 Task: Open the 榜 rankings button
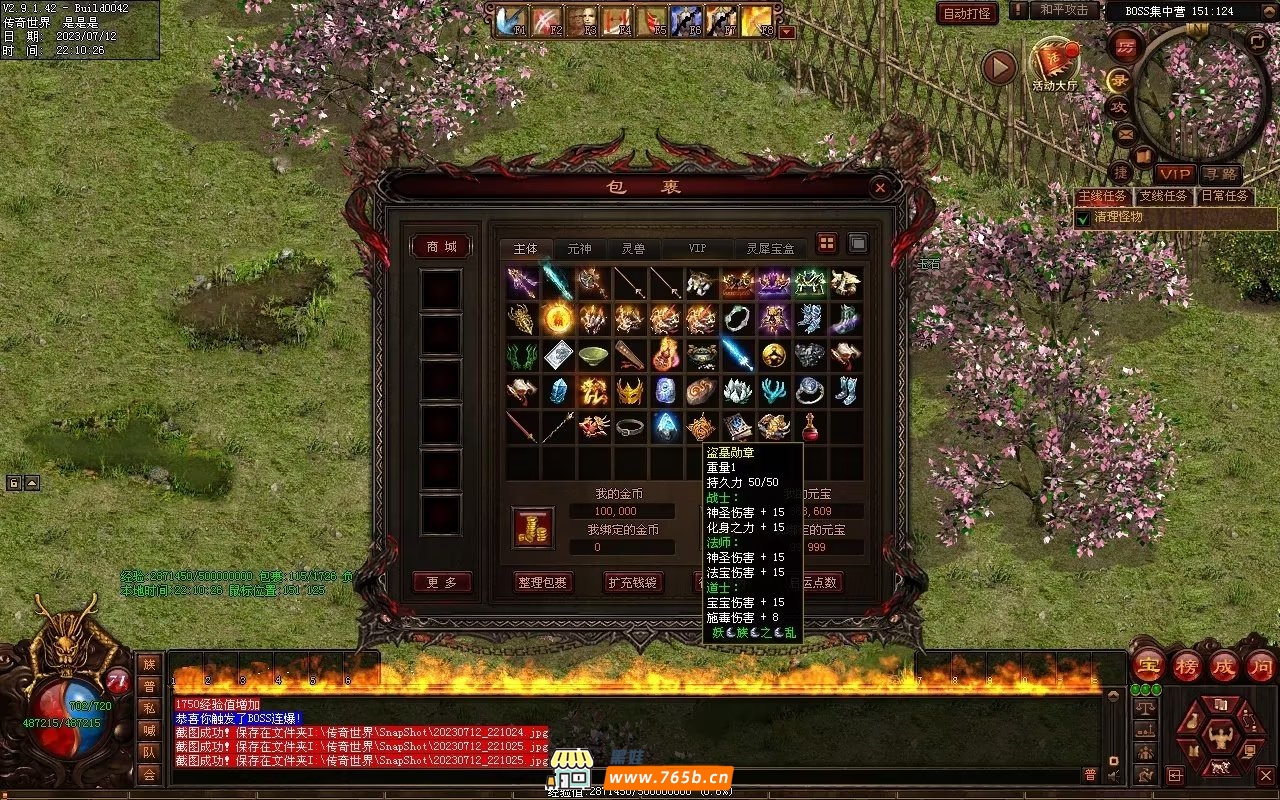[1187, 666]
